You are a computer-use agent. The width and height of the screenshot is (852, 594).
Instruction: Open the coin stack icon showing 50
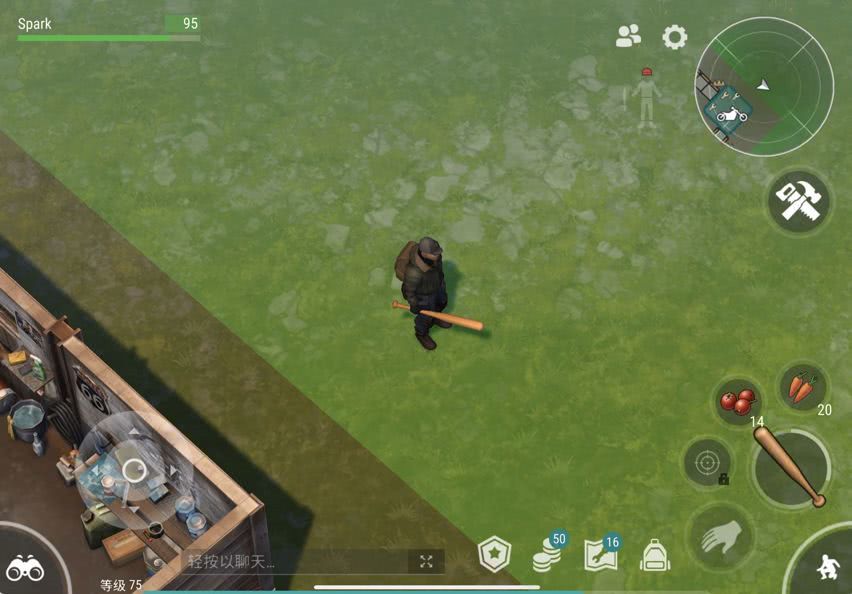click(x=547, y=553)
